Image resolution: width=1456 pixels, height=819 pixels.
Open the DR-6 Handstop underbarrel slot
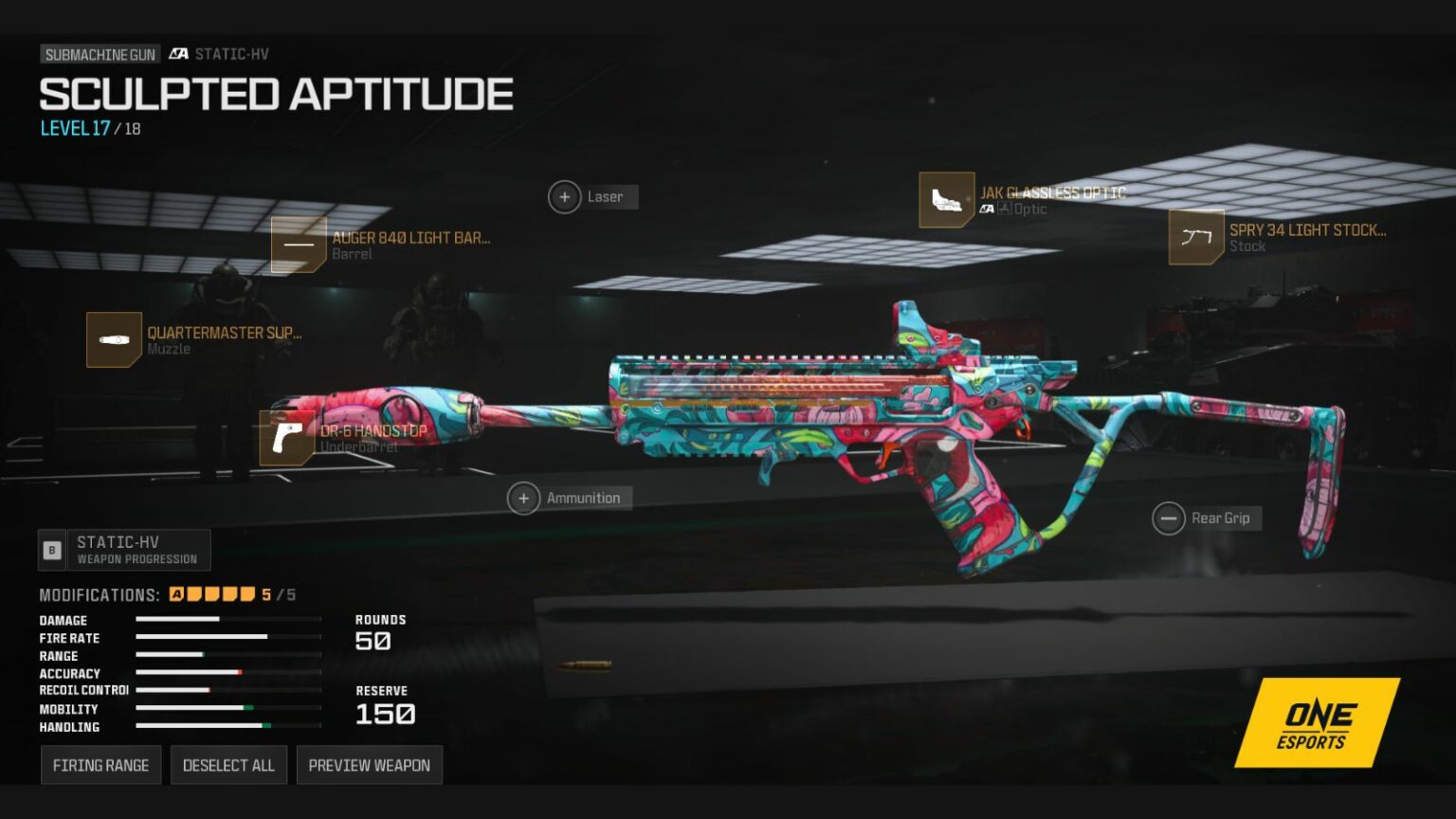click(287, 438)
